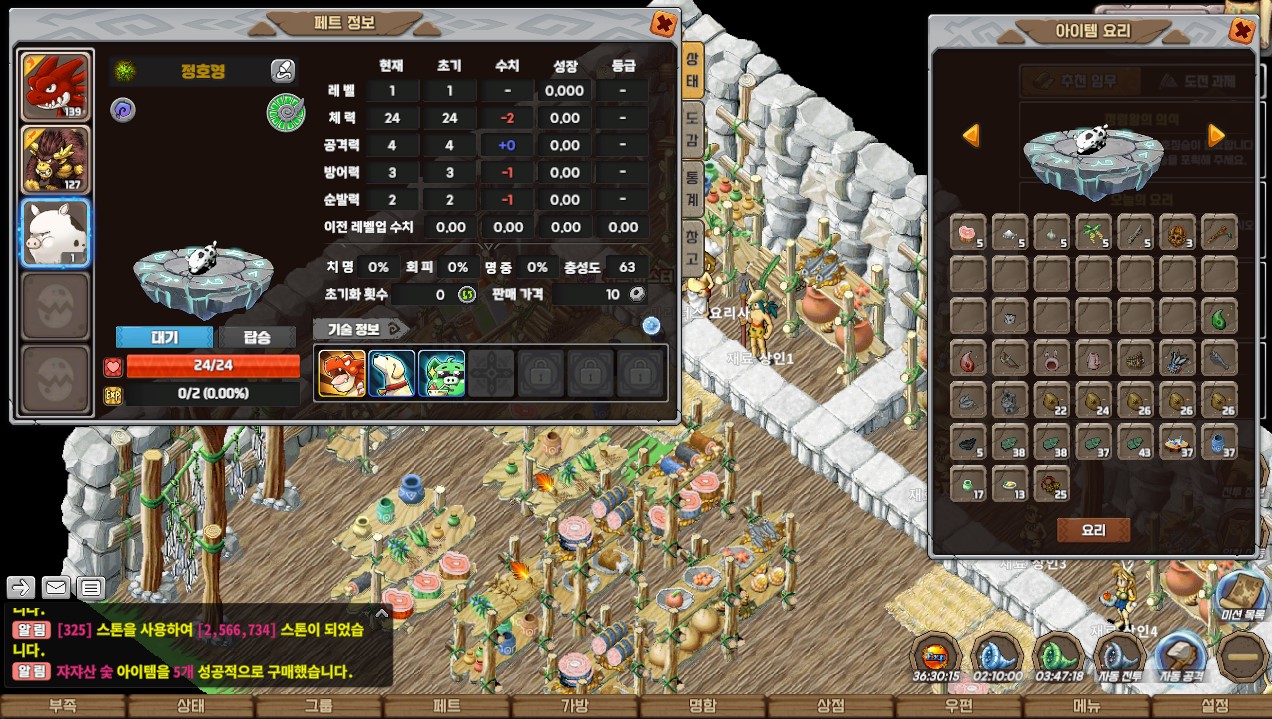Show previous pet with left orange arrow
Image resolution: width=1272 pixels, height=719 pixels.
point(971,135)
